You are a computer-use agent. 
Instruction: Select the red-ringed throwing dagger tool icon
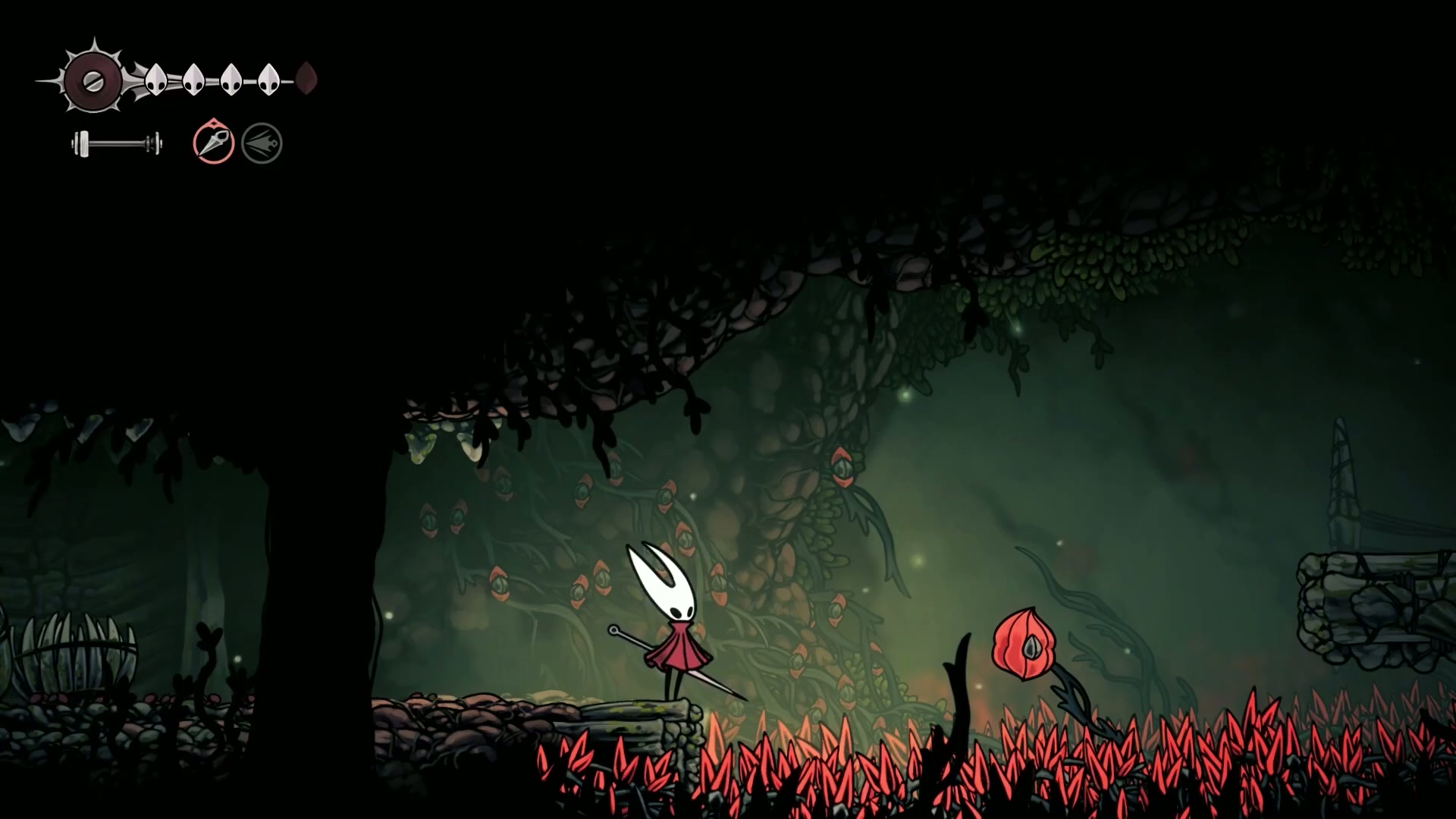pos(213,142)
